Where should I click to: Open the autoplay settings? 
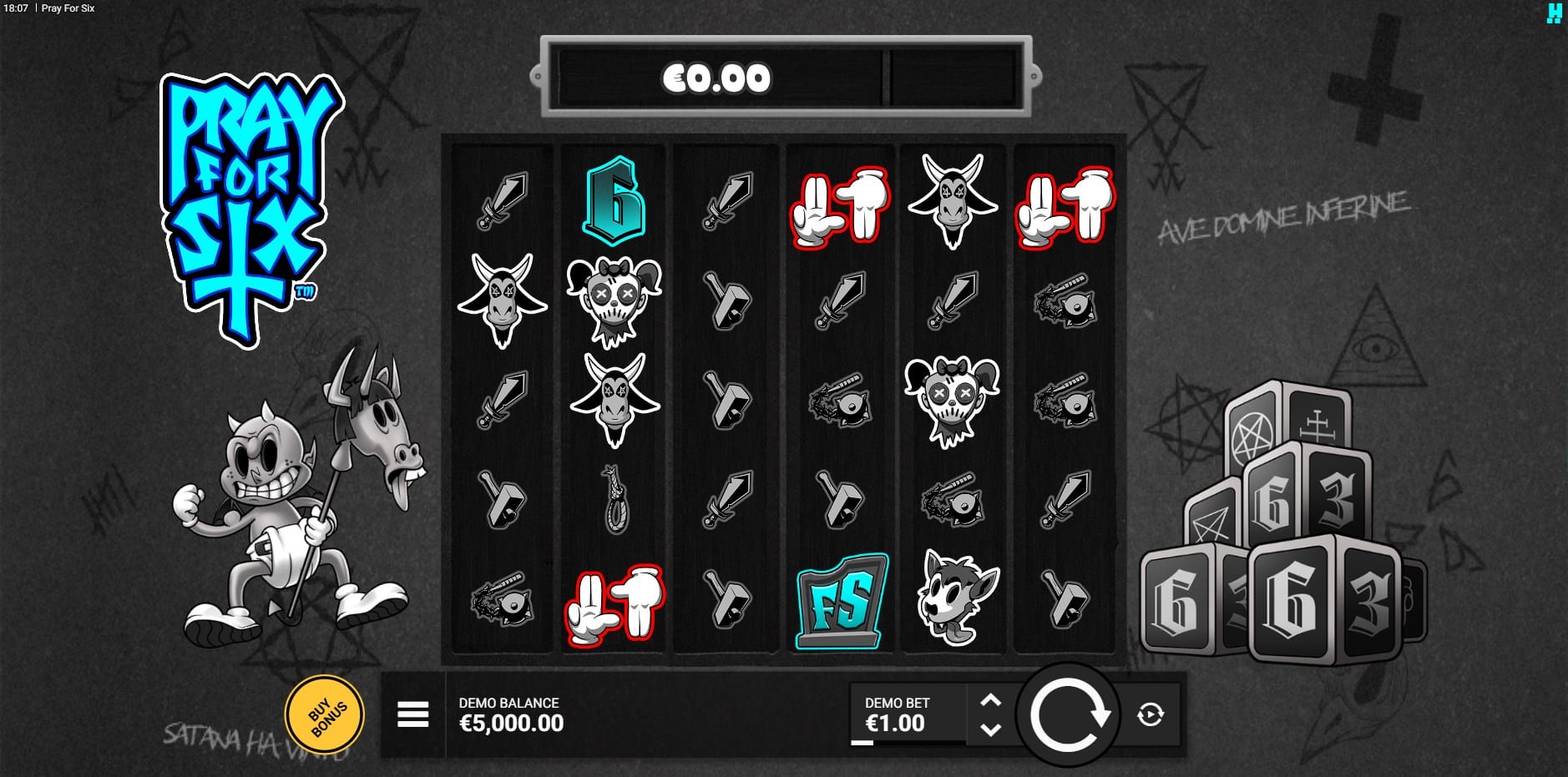tap(1151, 714)
